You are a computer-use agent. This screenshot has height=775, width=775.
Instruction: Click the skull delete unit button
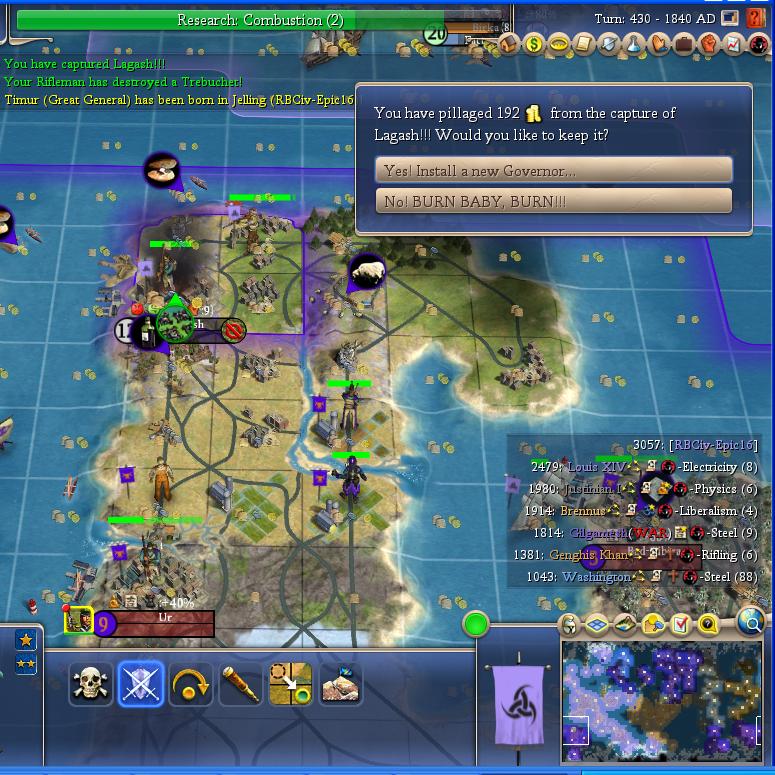[x=91, y=685]
